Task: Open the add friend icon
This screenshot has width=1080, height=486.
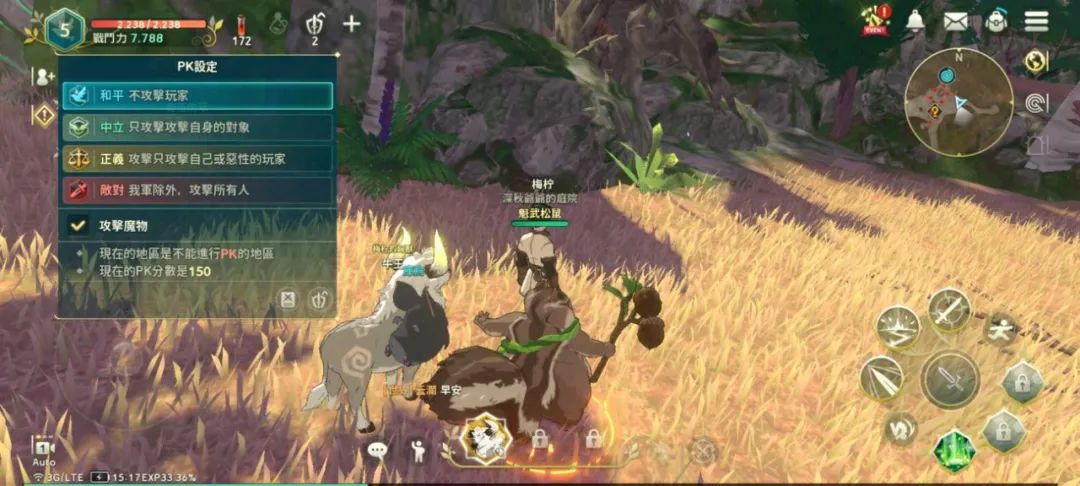Action: [44, 76]
